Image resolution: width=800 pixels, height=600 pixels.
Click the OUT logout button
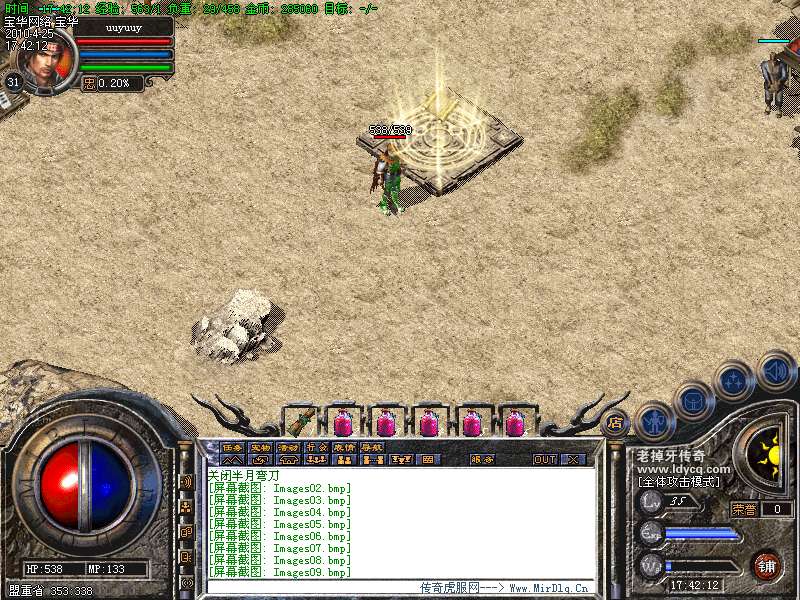pyautogui.click(x=545, y=460)
